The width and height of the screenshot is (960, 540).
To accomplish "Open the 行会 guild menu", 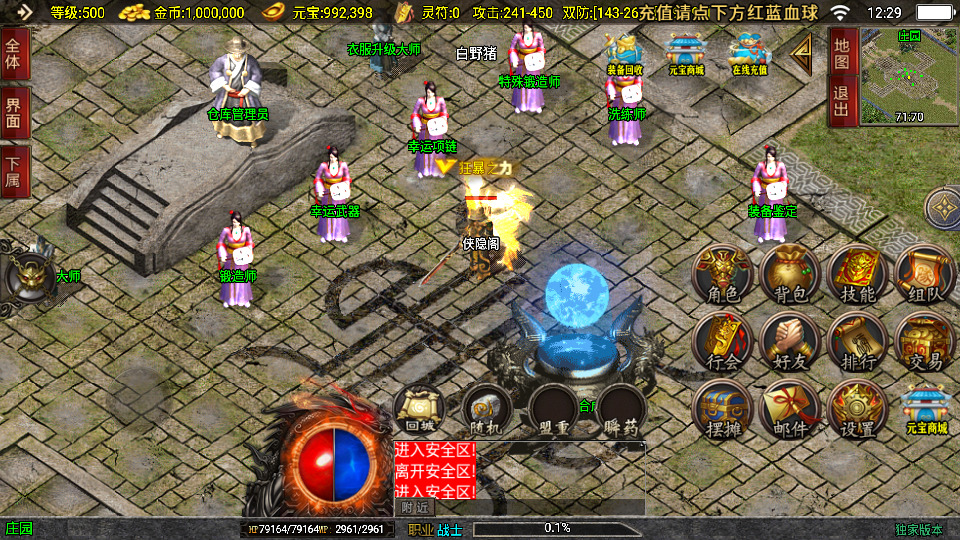I will click(x=720, y=341).
